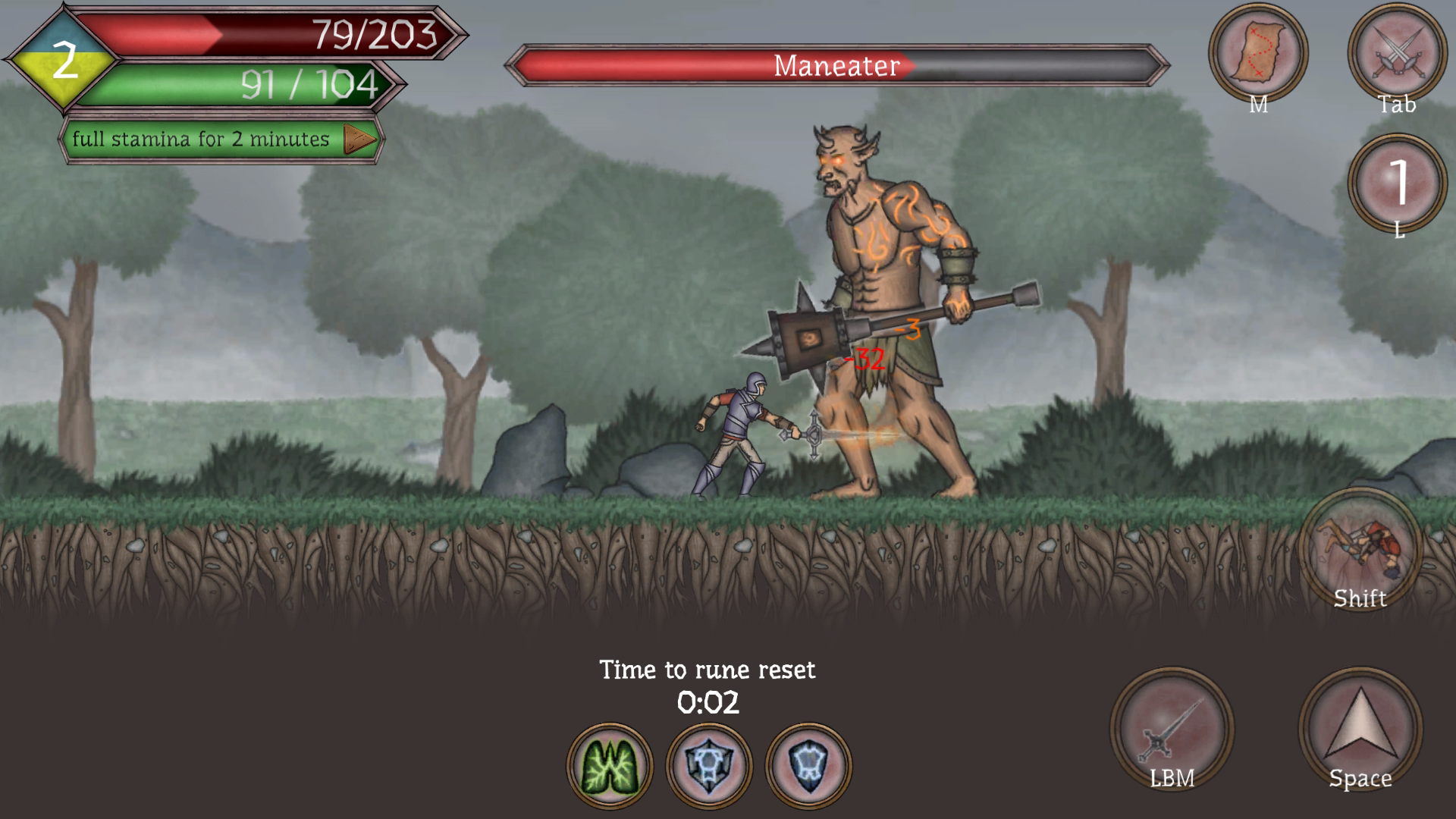Screen dimensions: 1456x819
Task: Select the blue chestplate rune
Action: 808,766
